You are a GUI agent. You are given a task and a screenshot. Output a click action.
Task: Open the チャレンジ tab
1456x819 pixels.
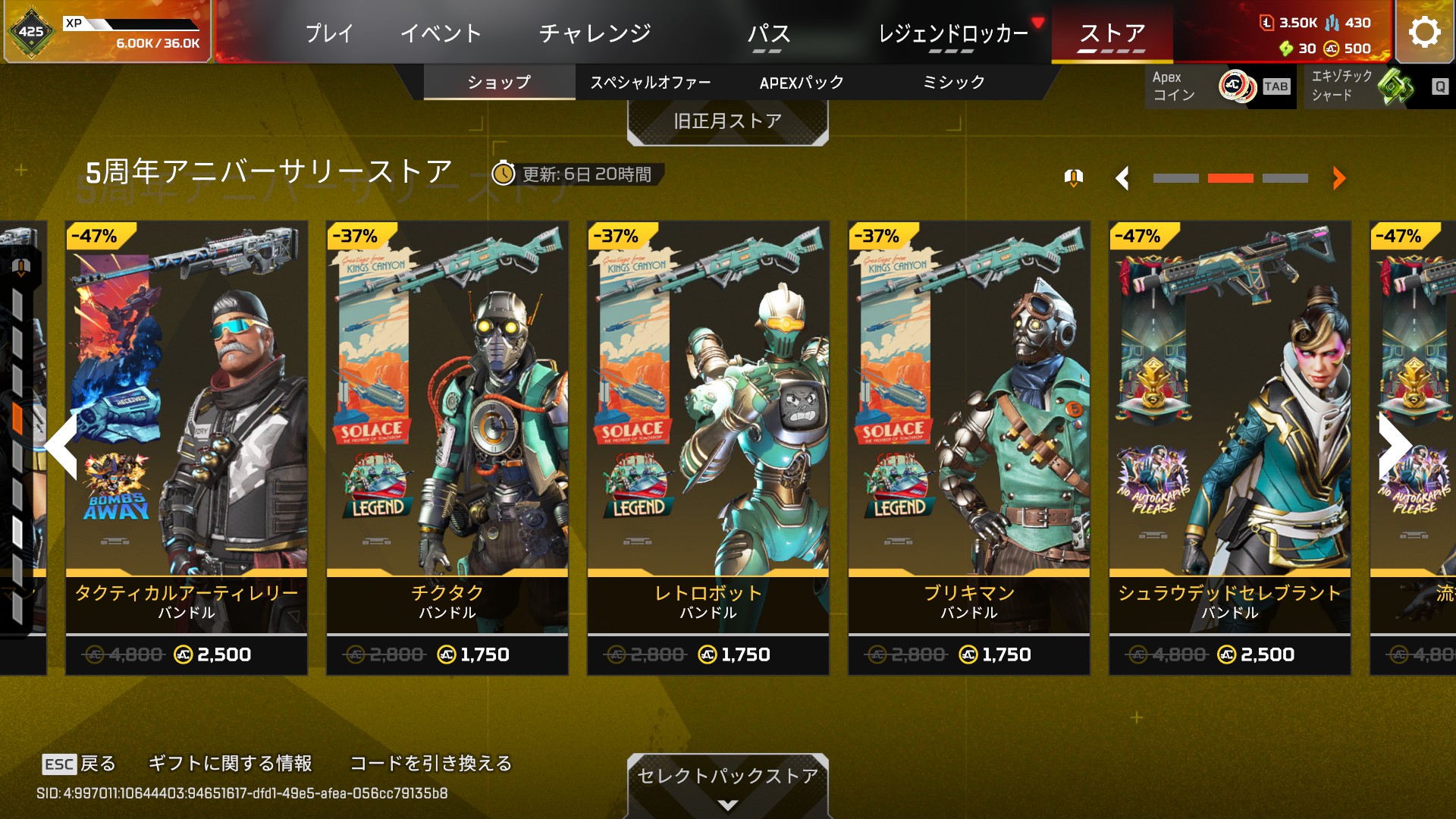point(595,33)
